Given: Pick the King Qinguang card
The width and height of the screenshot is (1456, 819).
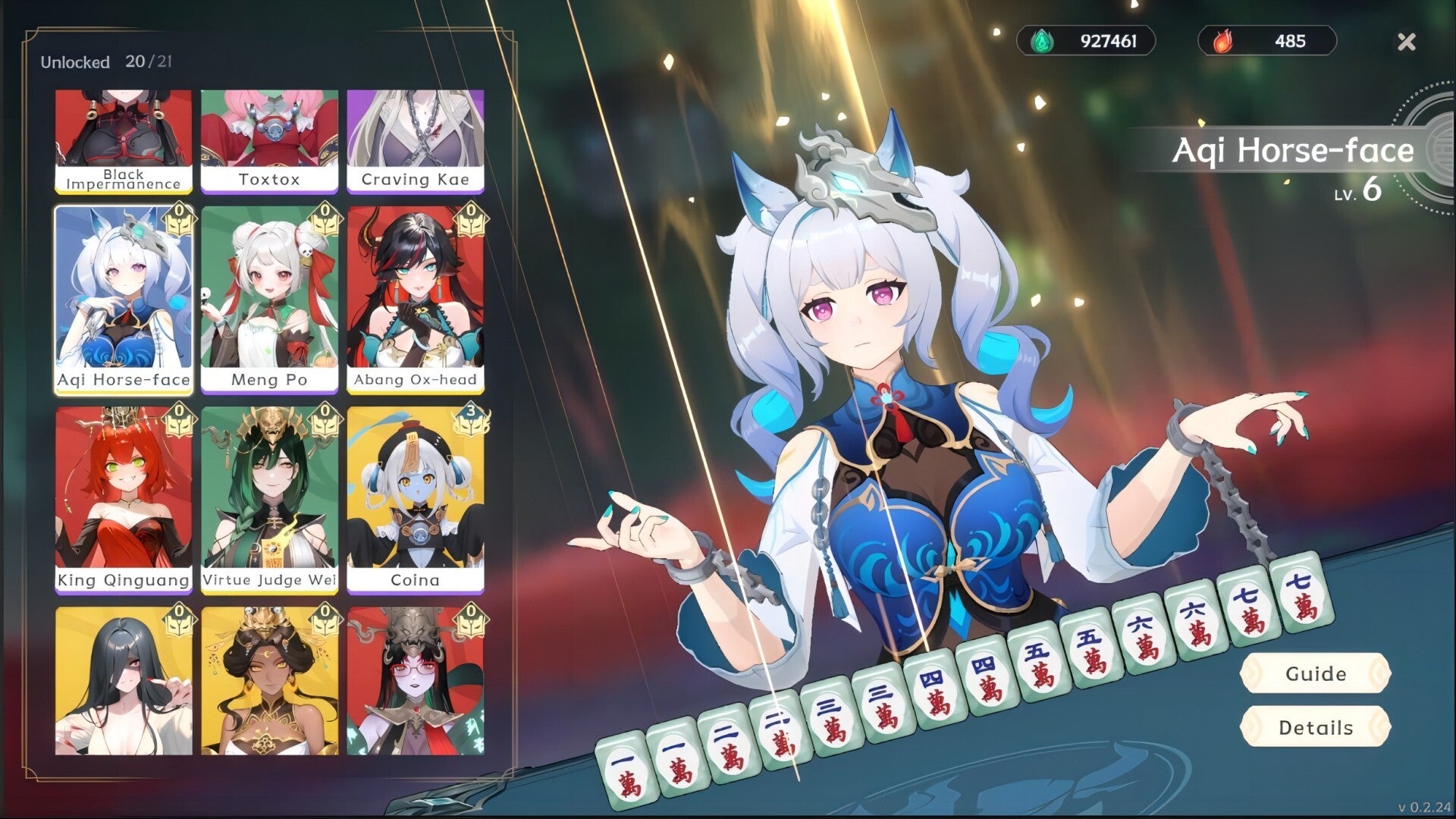Looking at the screenshot, I should [124, 499].
